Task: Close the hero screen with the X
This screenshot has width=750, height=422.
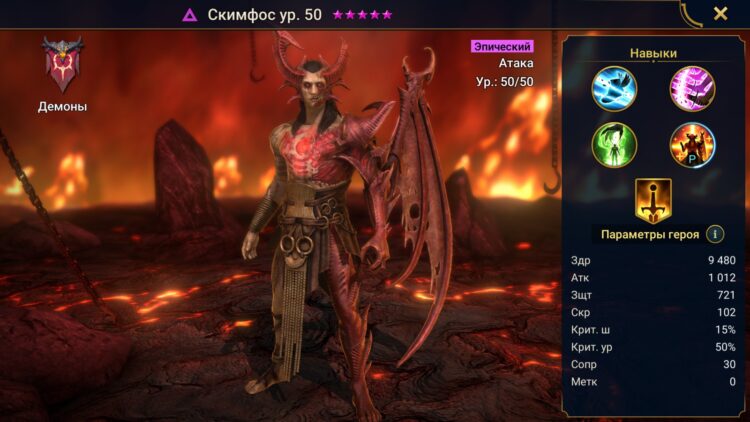Action: [720, 14]
